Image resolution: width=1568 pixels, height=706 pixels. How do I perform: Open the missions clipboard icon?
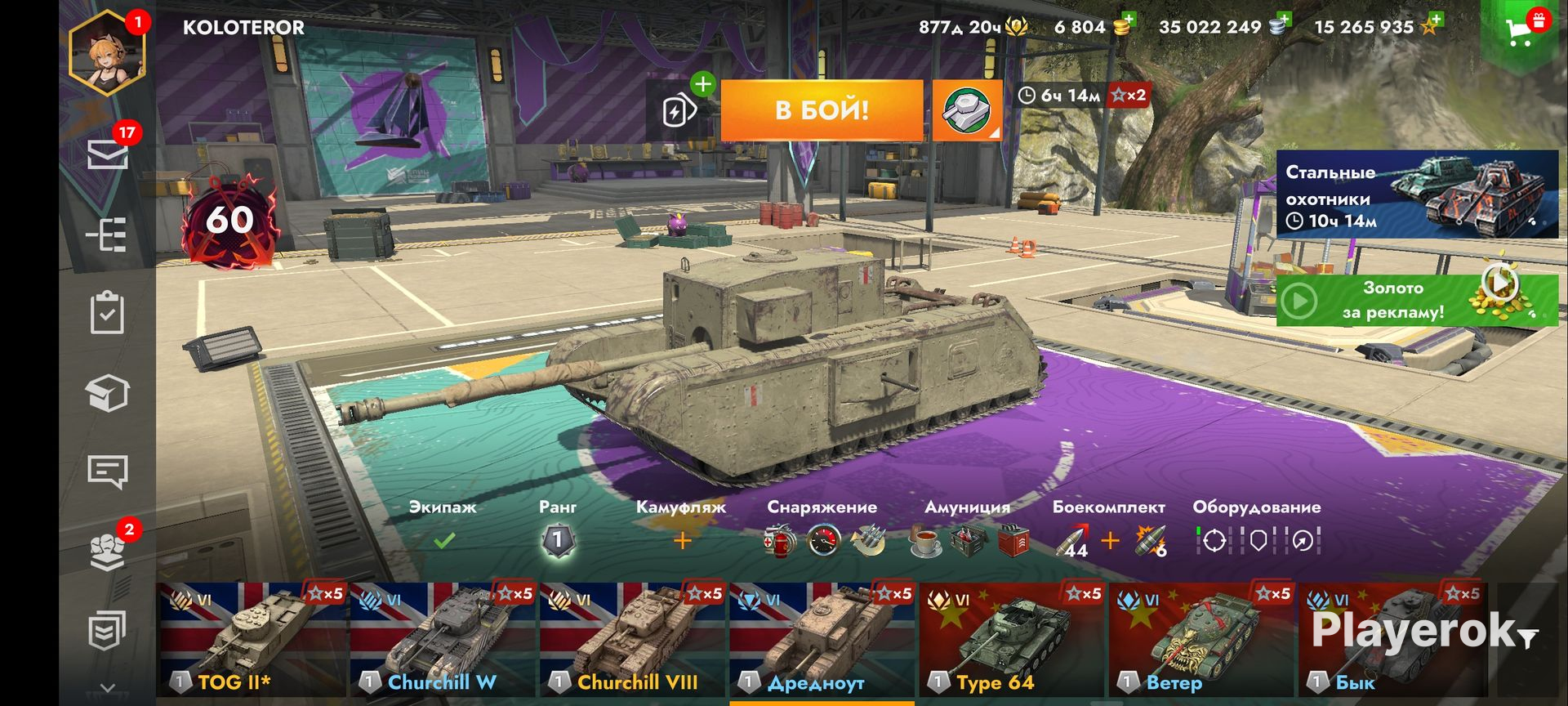click(107, 314)
